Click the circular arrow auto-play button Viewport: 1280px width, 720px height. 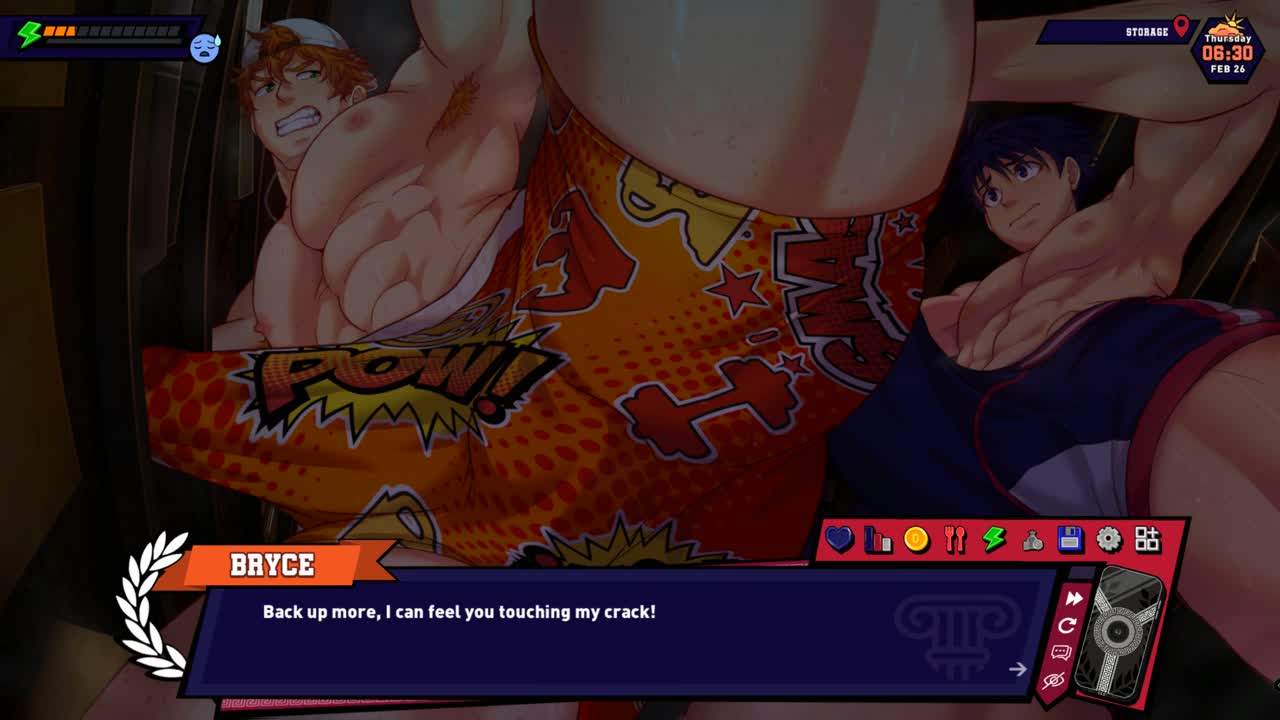1067,626
